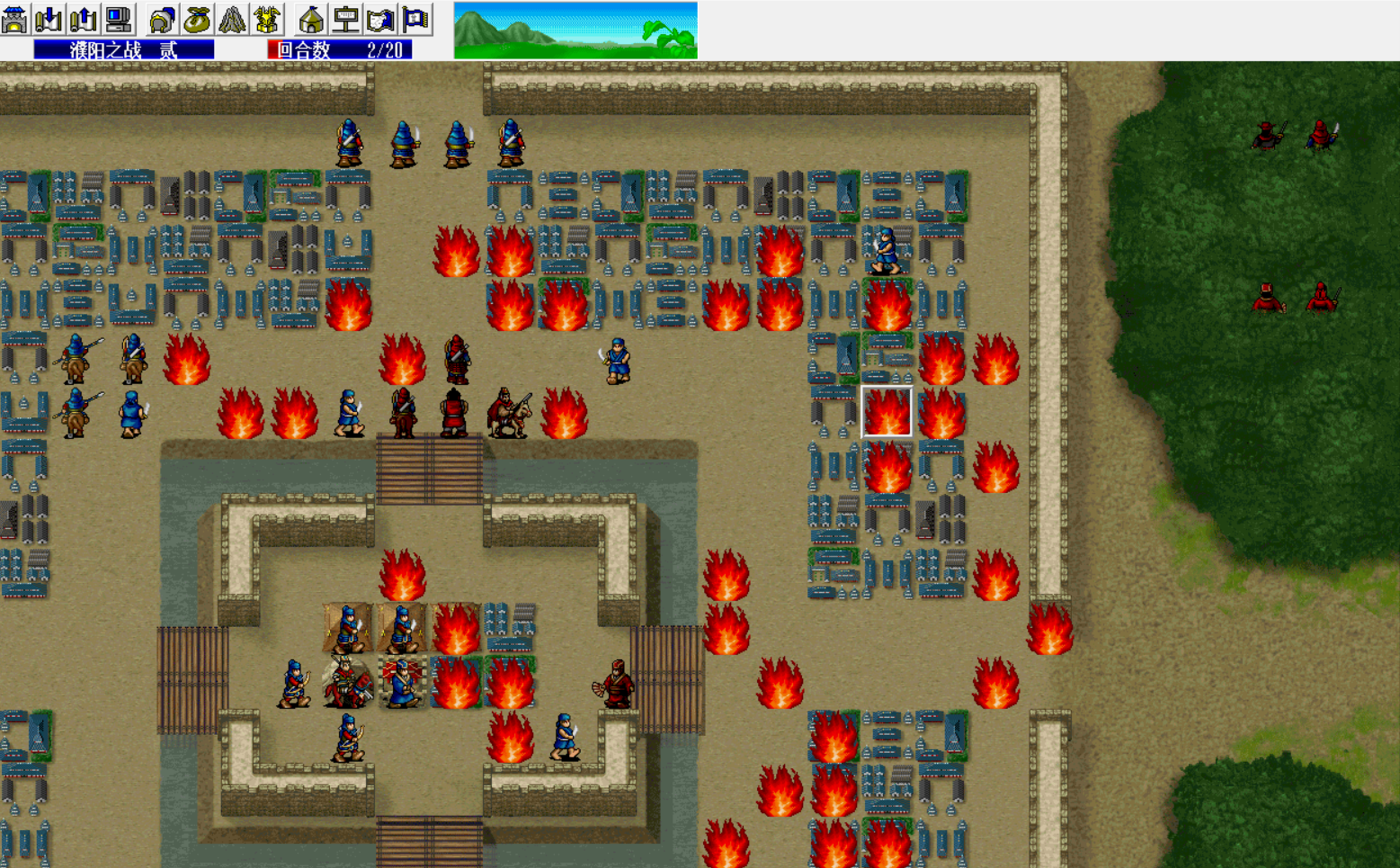
Task: Click the flag end-turn icon
Action: (x=413, y=18)
